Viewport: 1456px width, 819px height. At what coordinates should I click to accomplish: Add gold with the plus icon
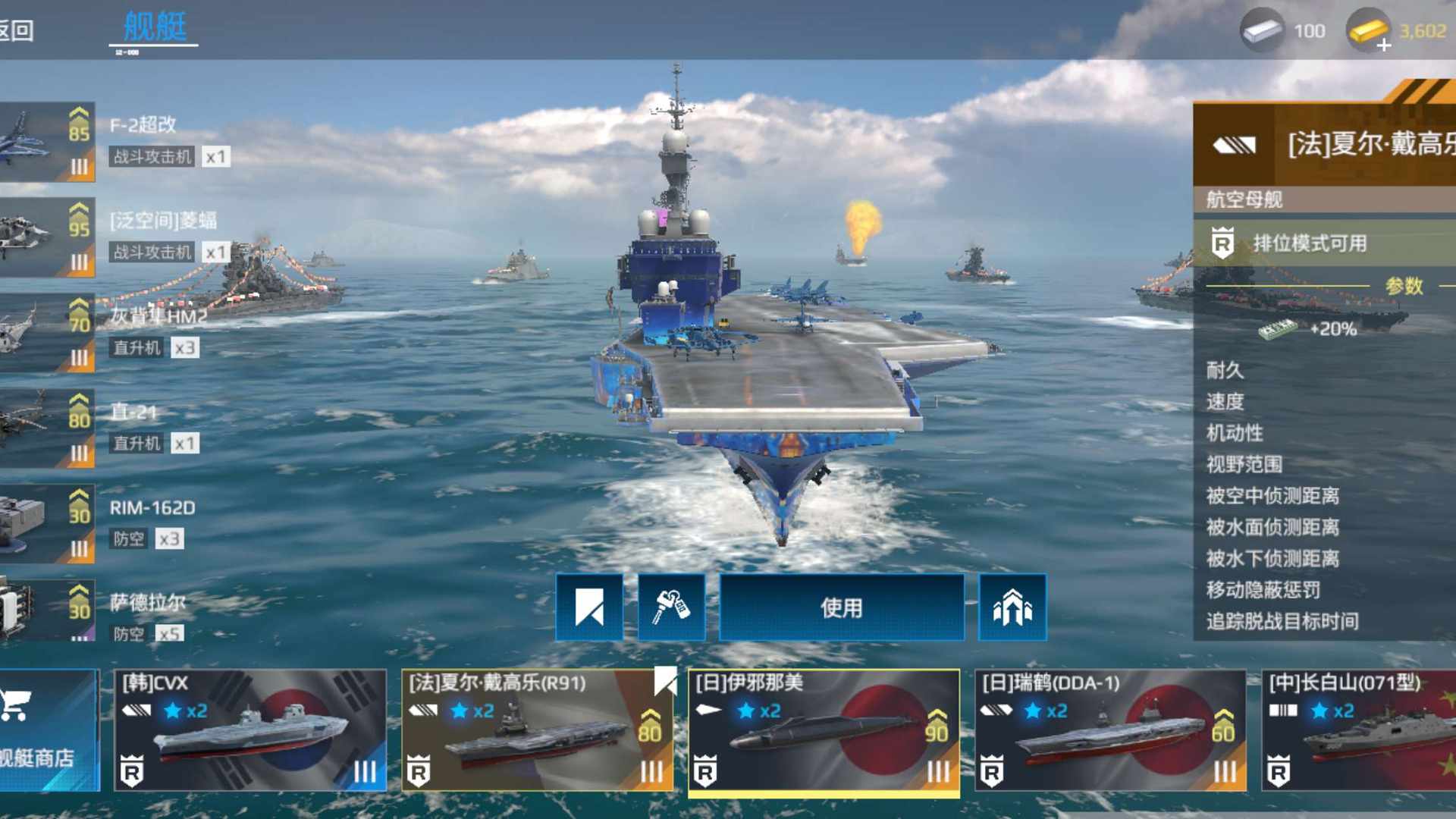click(1383, 45)
